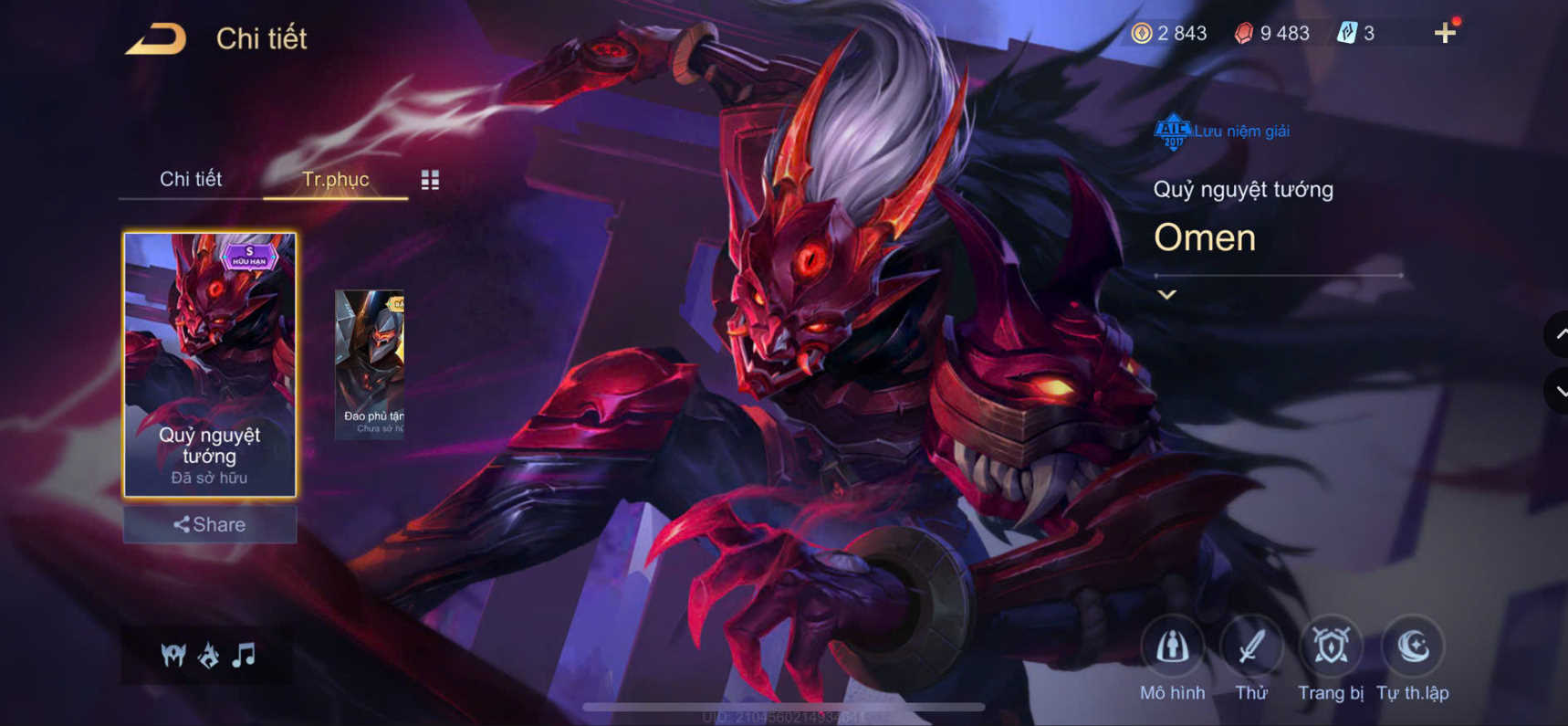Select the Quỷ nguyệt tướng skin thumbnail

210,363
